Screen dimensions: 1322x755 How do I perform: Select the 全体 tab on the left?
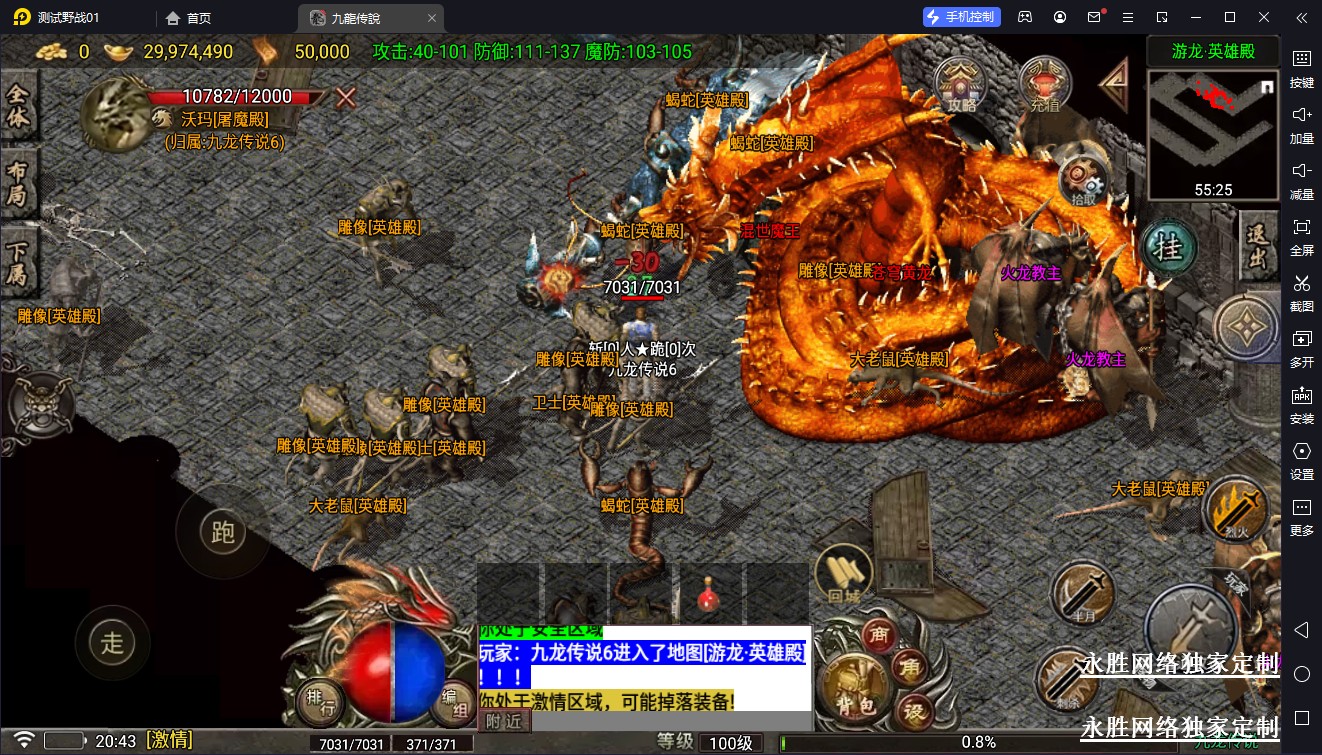tap(18, 105)
